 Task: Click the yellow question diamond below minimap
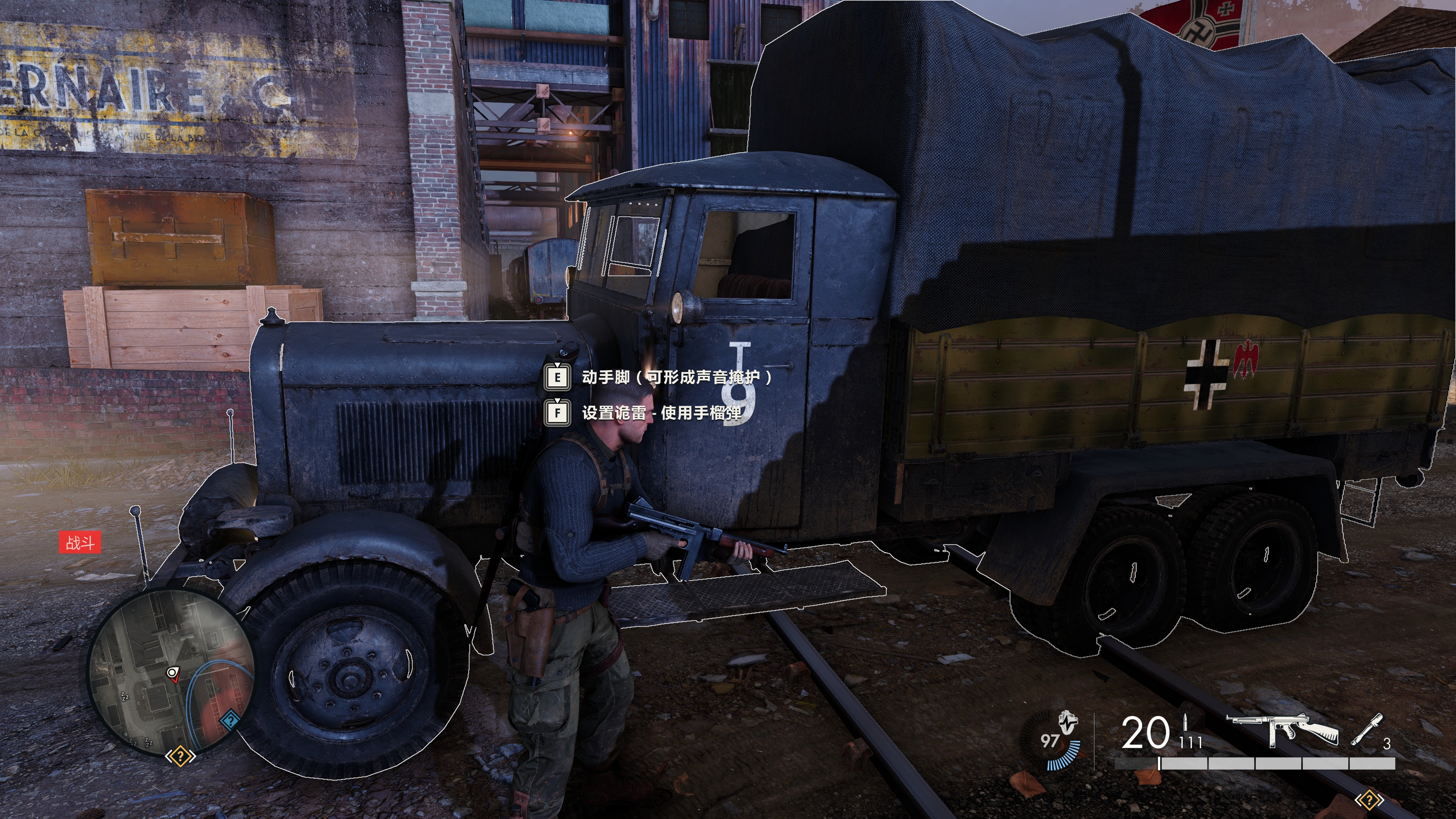point(180,756)
